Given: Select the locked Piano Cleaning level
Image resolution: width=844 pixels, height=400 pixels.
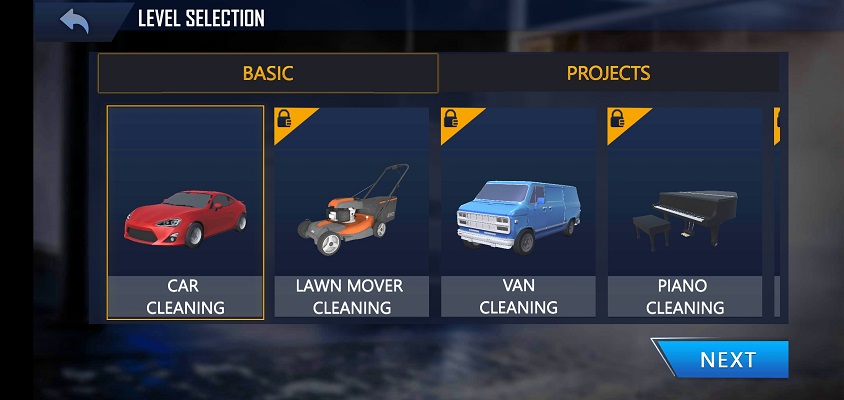Looking at the screenshot, I should pos(684,213).
